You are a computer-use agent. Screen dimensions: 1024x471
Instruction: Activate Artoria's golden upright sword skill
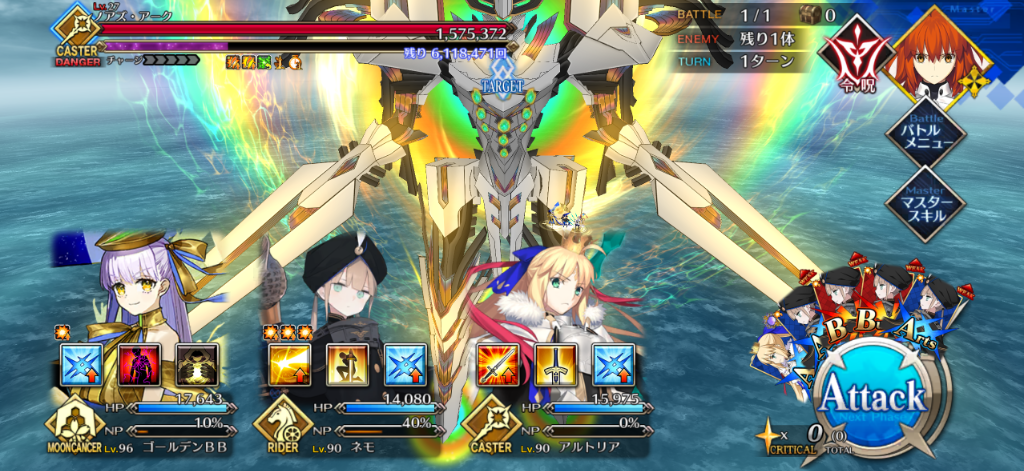tap(555, 365)
